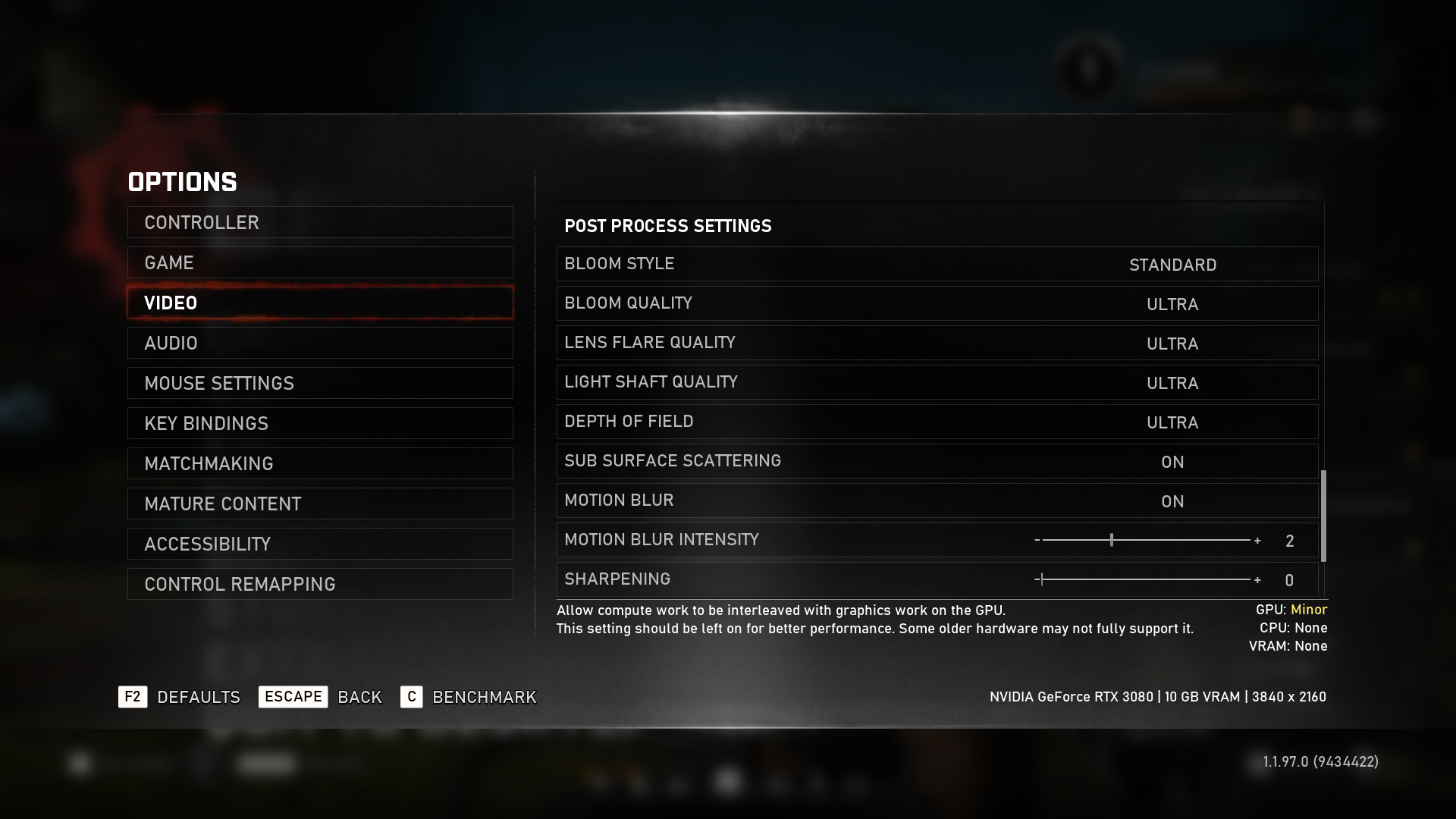Open Mouse Settings

point(319,383)
